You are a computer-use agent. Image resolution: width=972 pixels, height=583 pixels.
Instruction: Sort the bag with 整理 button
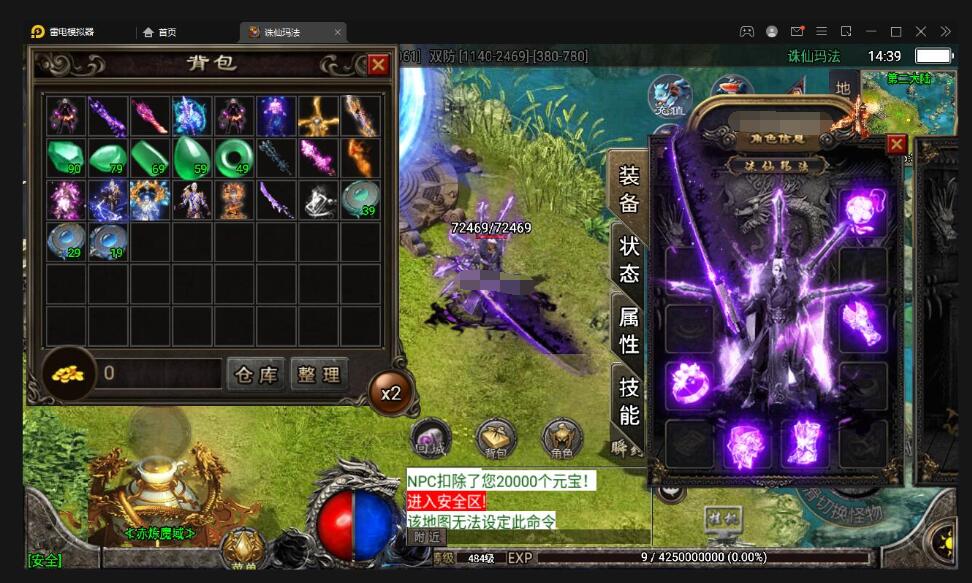319,375
